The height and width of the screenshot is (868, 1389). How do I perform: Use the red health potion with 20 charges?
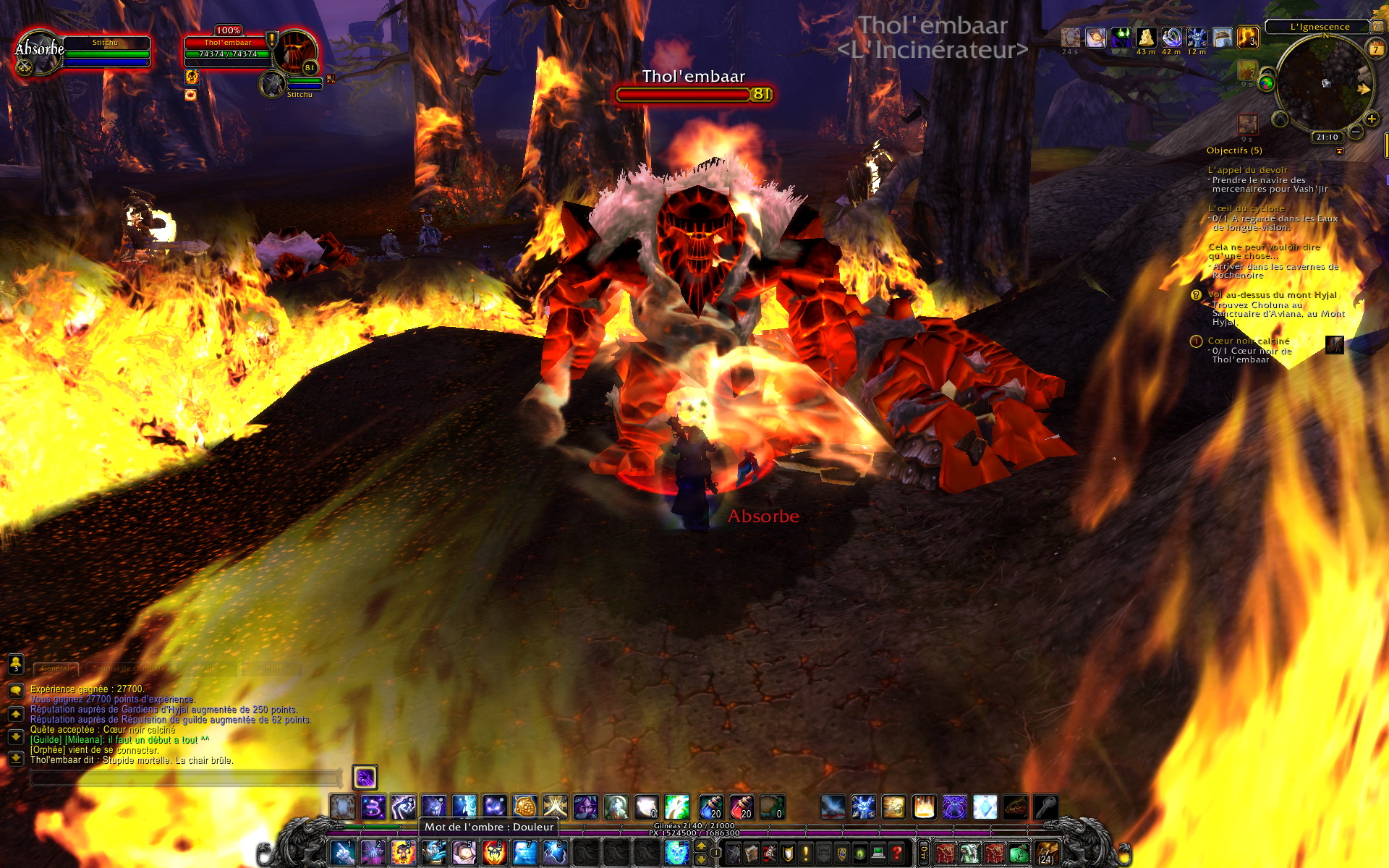pos(742,807)
